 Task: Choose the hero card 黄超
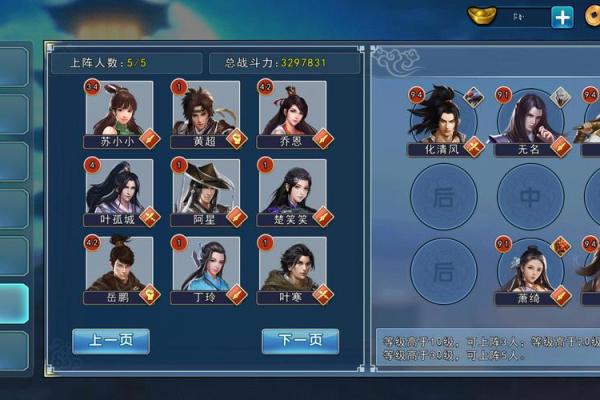pyautogui.click(x=206, y=110)
